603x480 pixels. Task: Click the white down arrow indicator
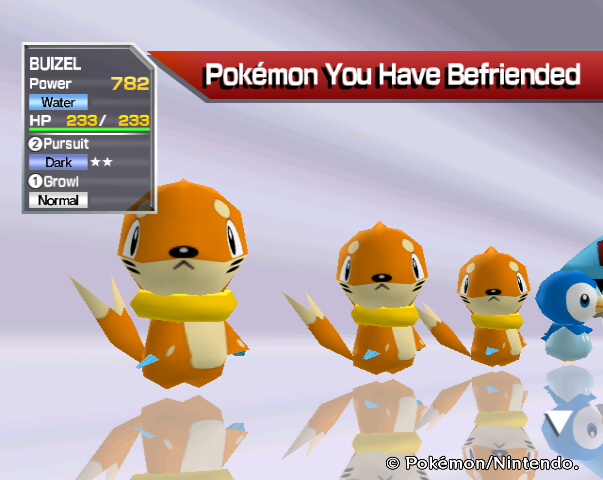click(x=563, y=424)
